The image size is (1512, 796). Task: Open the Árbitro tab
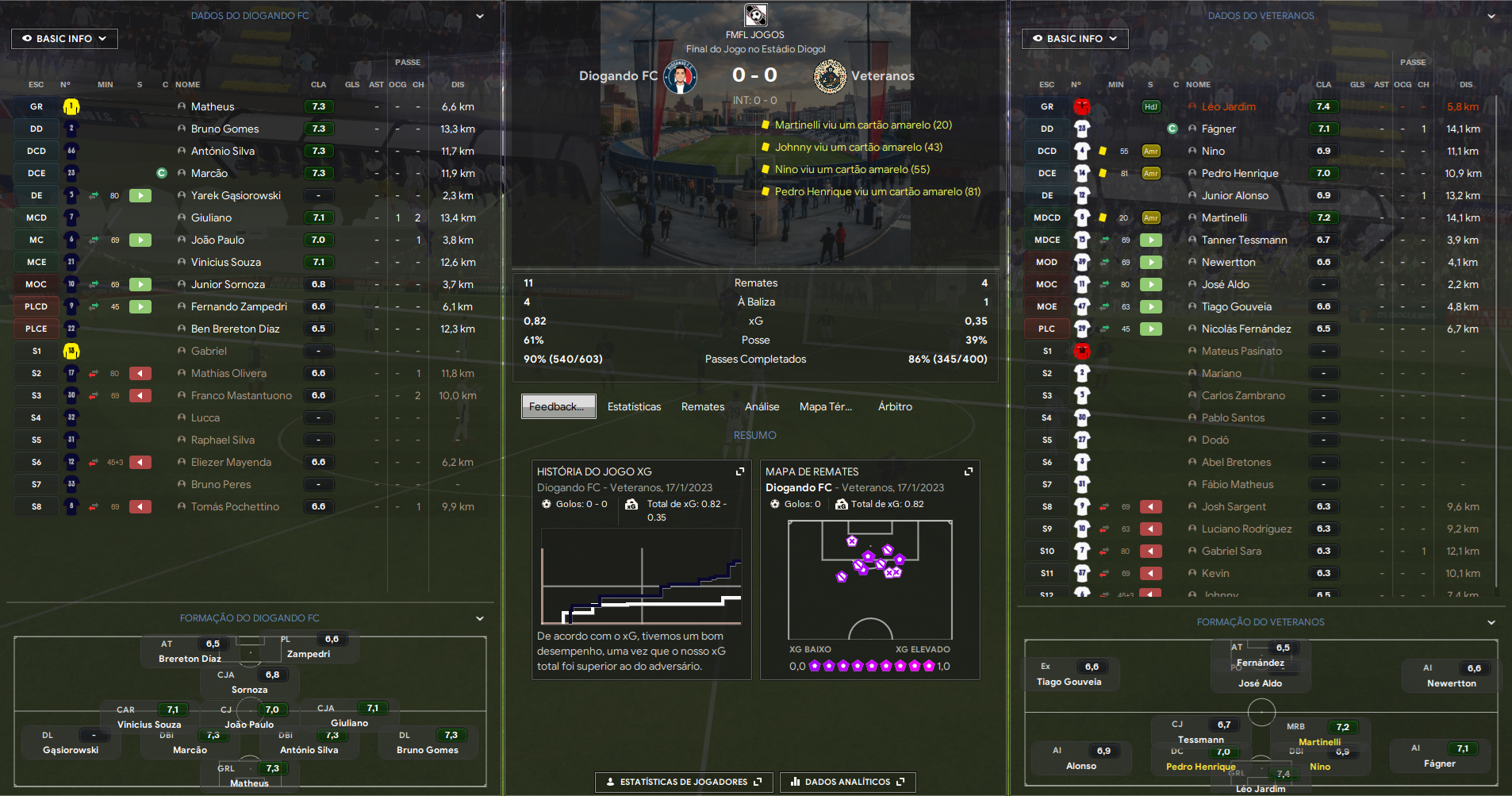coord(895,406)
